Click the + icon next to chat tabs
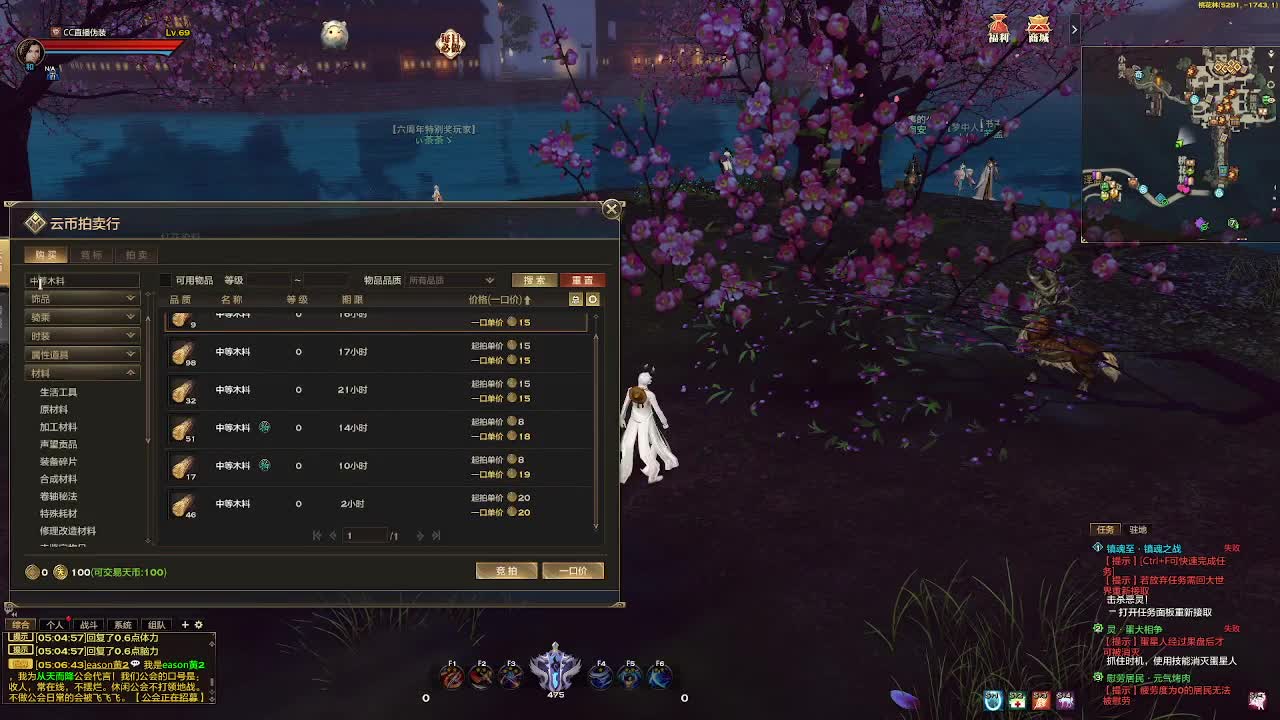Screen dimensions: 1280x720 (186, 623)
